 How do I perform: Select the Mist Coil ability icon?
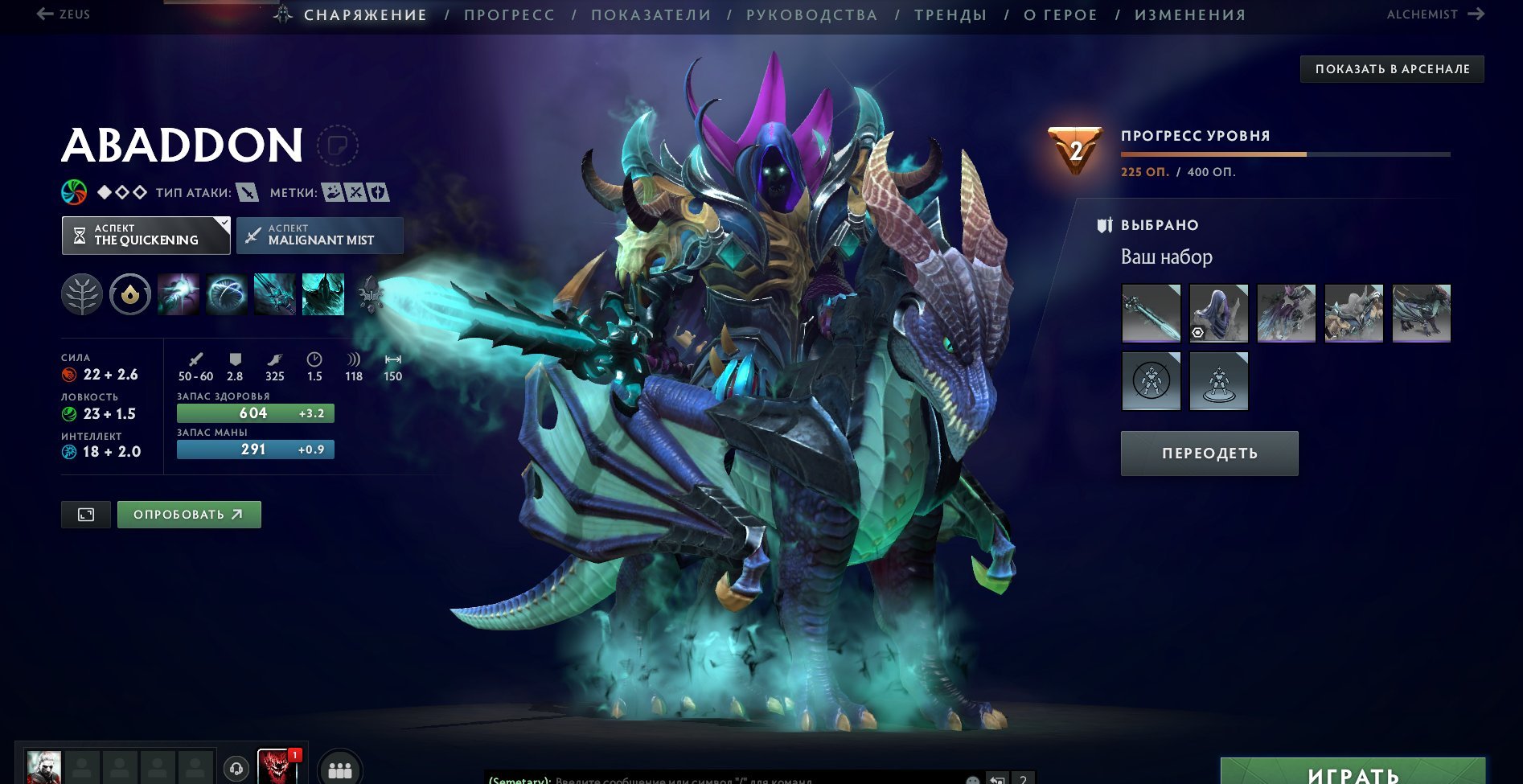click(177, 294)
